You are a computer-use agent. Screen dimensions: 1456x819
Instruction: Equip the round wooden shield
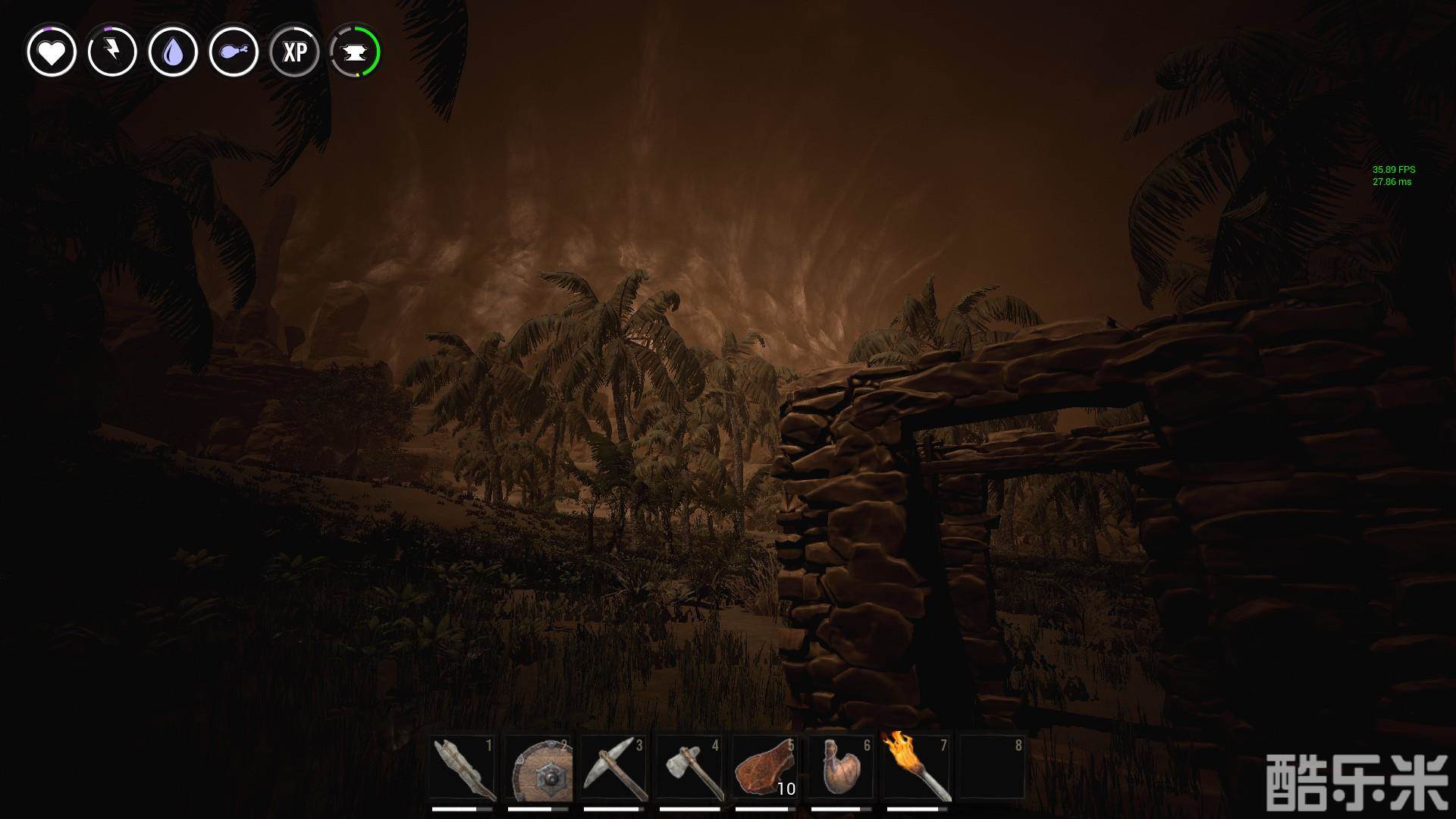coord(539,768)
